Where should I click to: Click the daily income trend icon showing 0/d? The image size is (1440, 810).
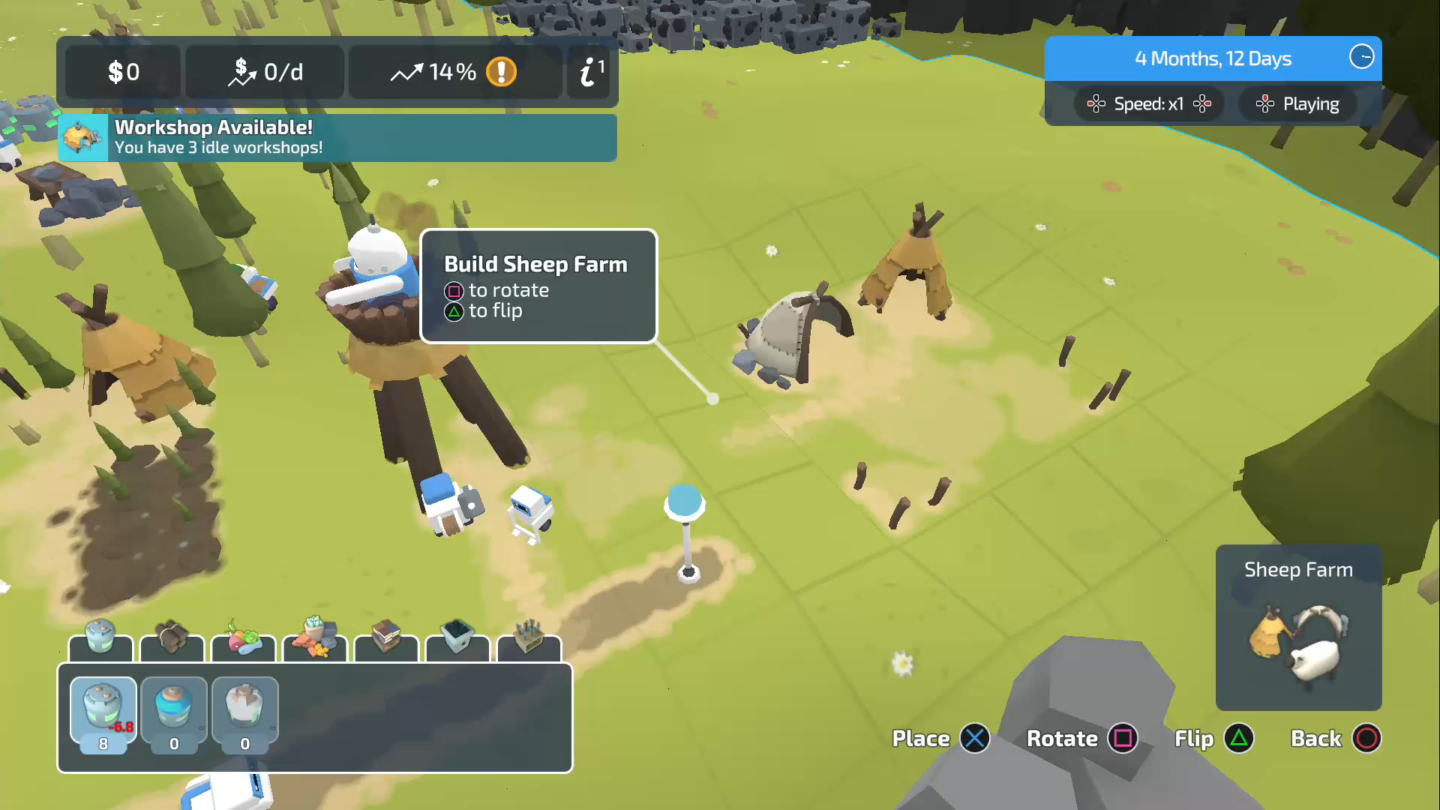click(x=264, y=71)
